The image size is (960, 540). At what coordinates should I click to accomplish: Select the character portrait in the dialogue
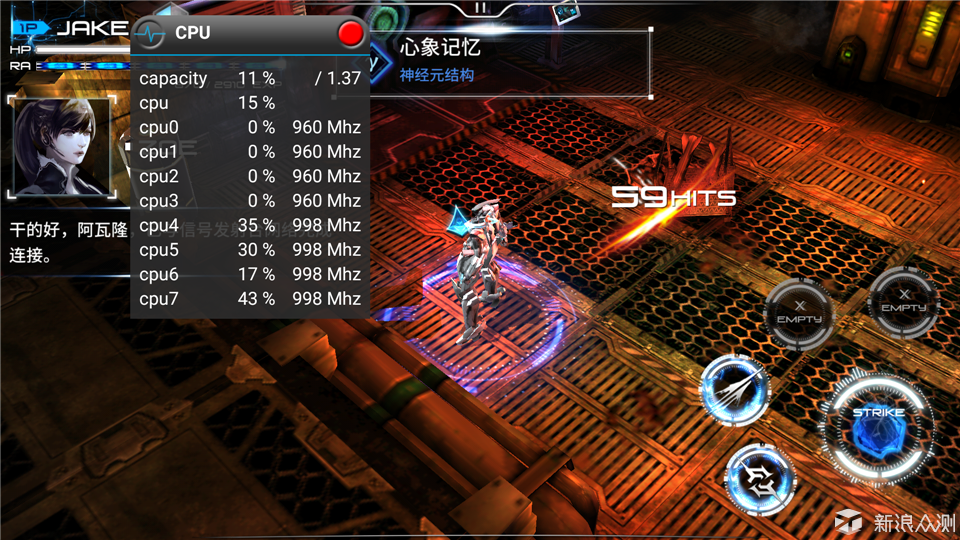61,146
